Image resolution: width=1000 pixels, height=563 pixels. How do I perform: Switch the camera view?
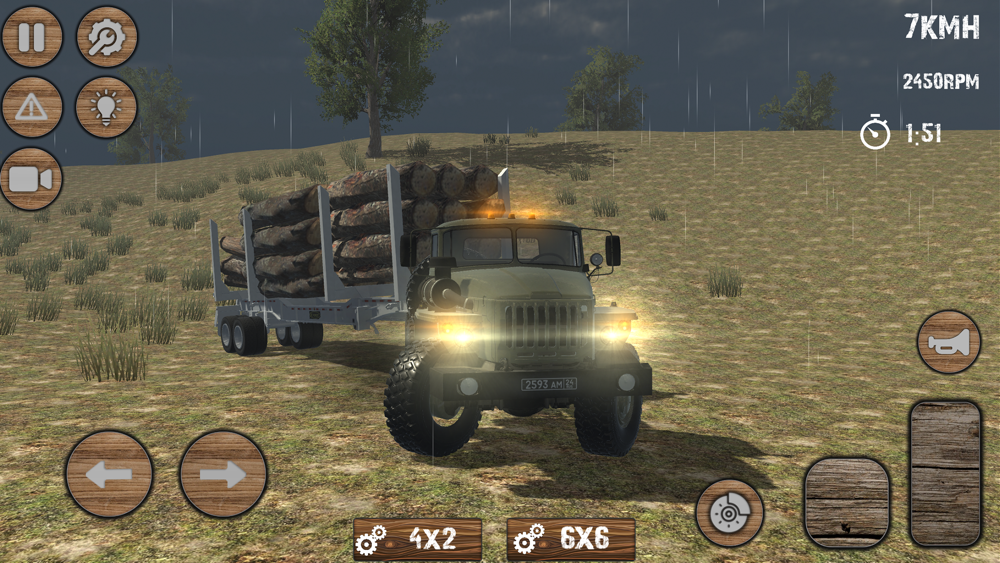(x=32, y=179)
